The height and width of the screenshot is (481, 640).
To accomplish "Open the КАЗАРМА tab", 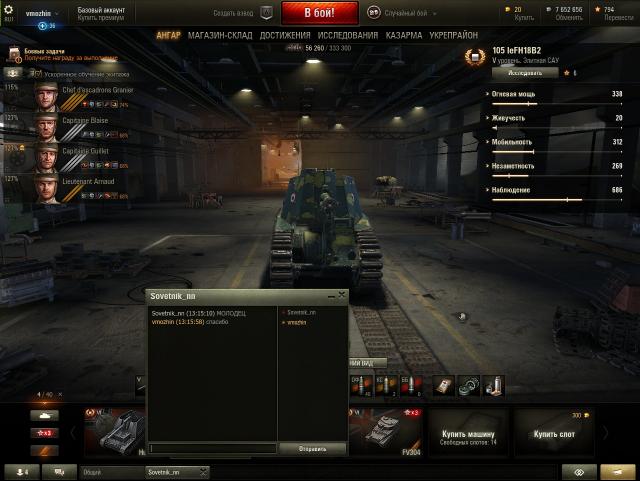I will click(x=403, y=35).
